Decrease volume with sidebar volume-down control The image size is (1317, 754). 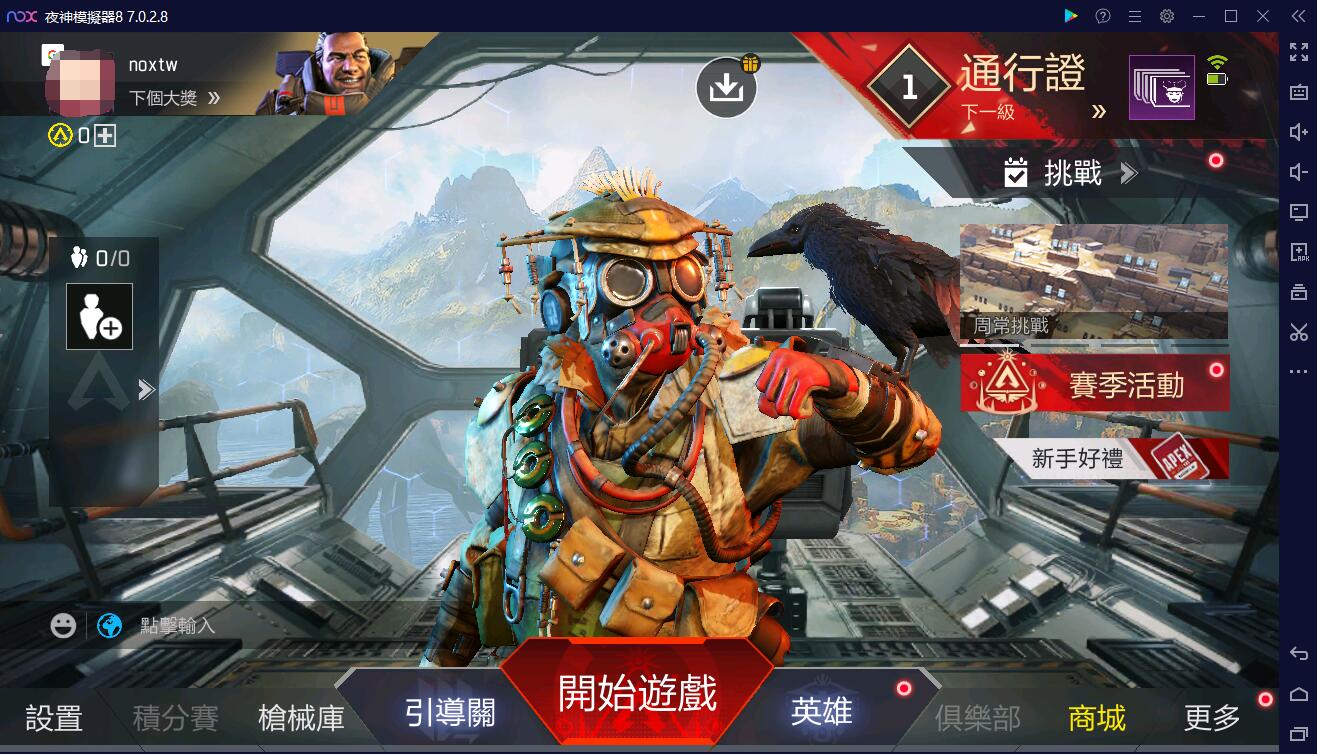pyautogui.click(x=1299, y=171)
